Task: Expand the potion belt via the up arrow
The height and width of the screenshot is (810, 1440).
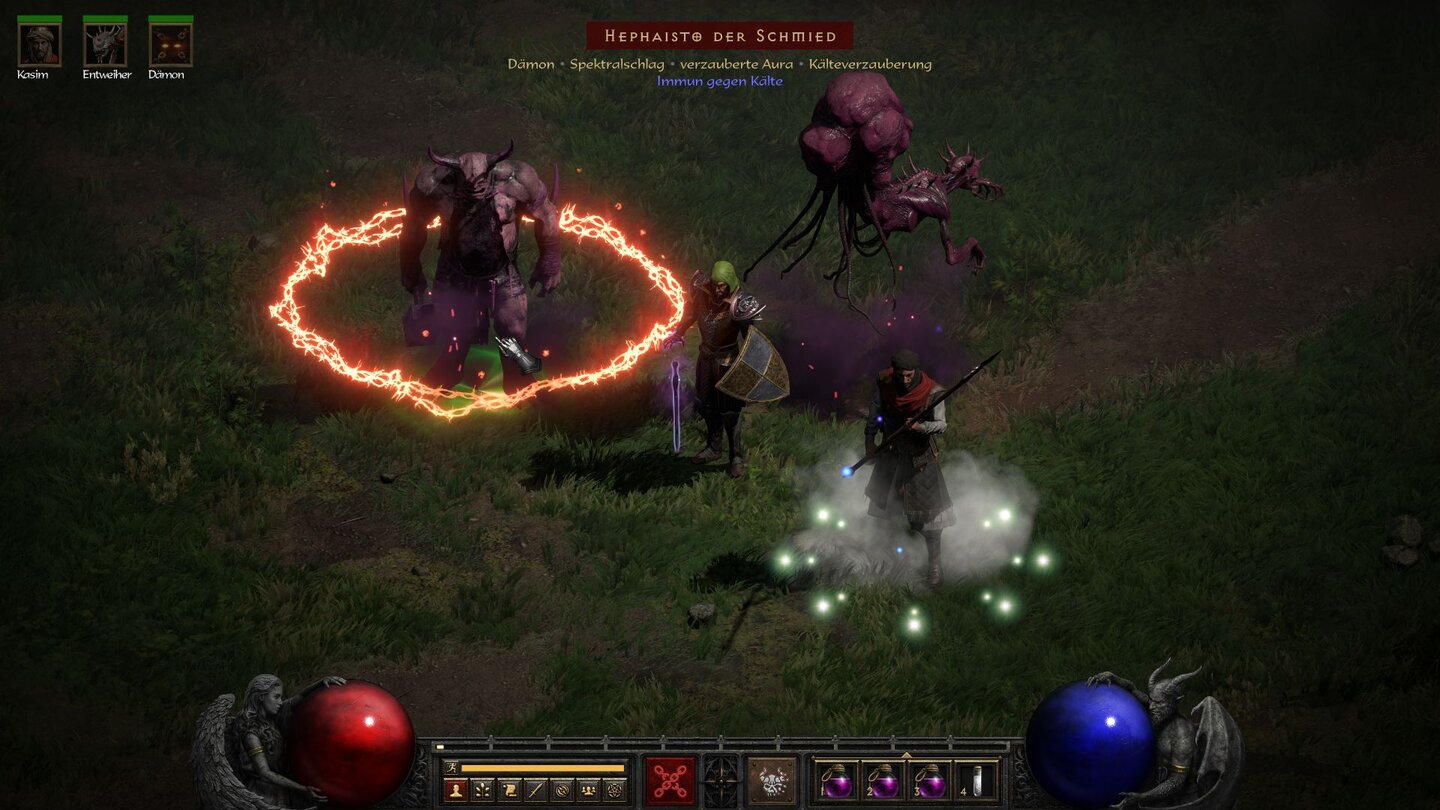Action: coord(907,754)
